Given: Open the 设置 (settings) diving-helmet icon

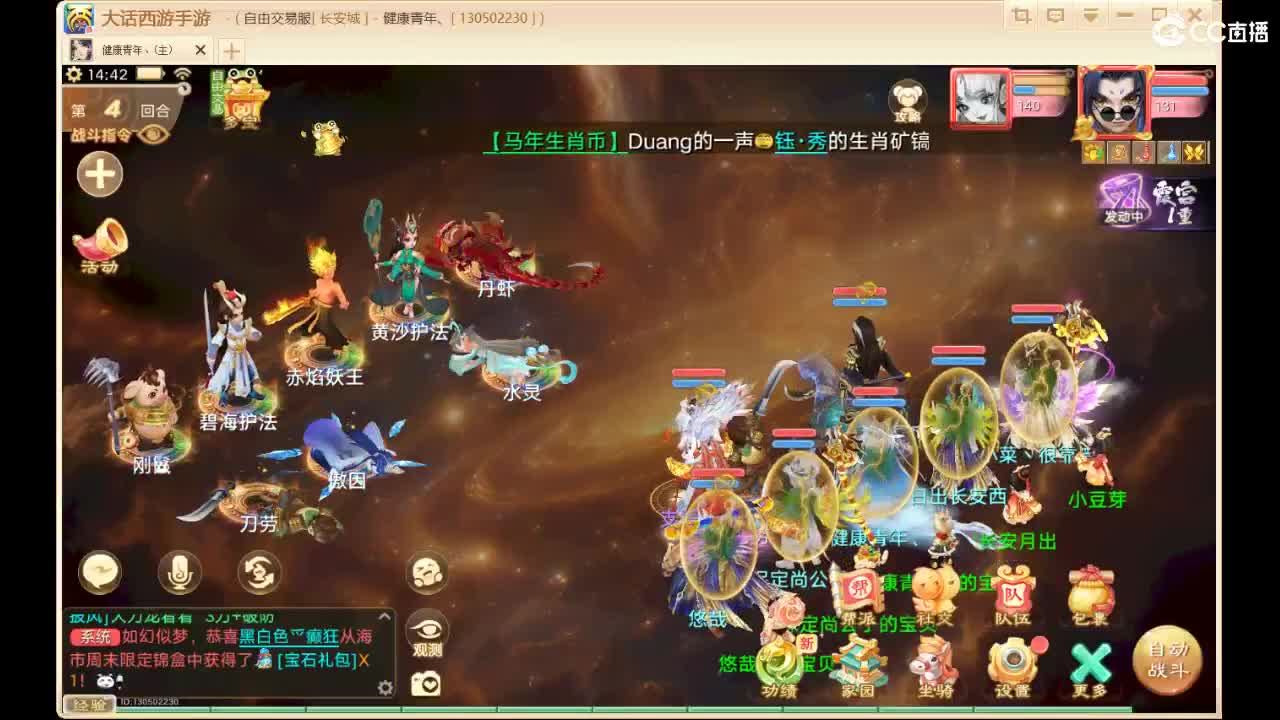Looking at the screenshot, I should [x=1012, y=658].
